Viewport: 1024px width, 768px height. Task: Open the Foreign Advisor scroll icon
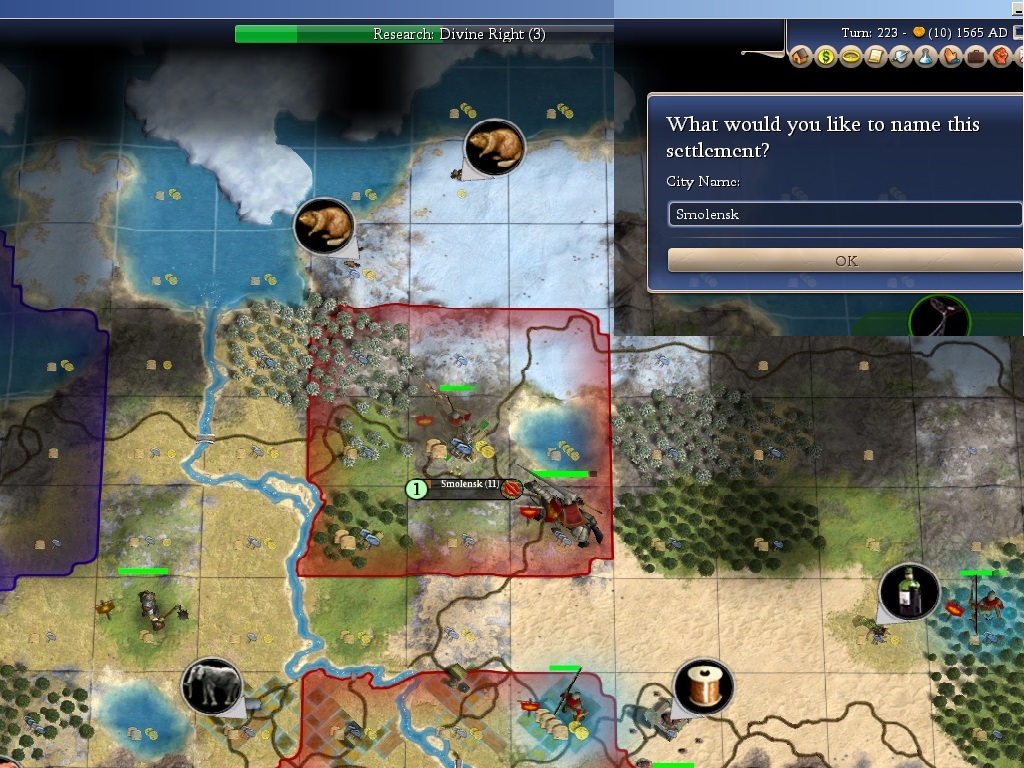(x=876, y=57)
